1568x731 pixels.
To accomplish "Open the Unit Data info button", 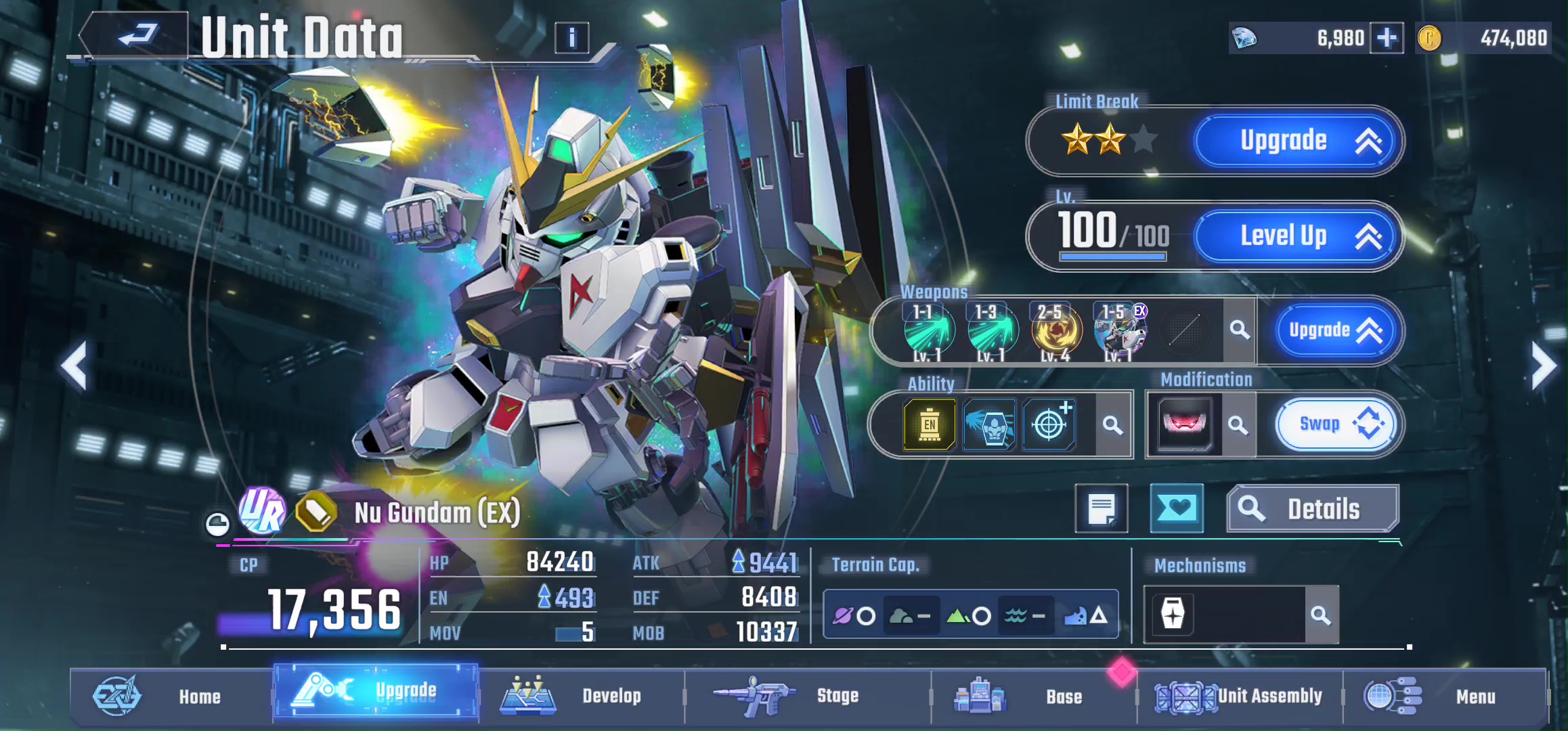I will pyautogui.click(x=571, y=38).
